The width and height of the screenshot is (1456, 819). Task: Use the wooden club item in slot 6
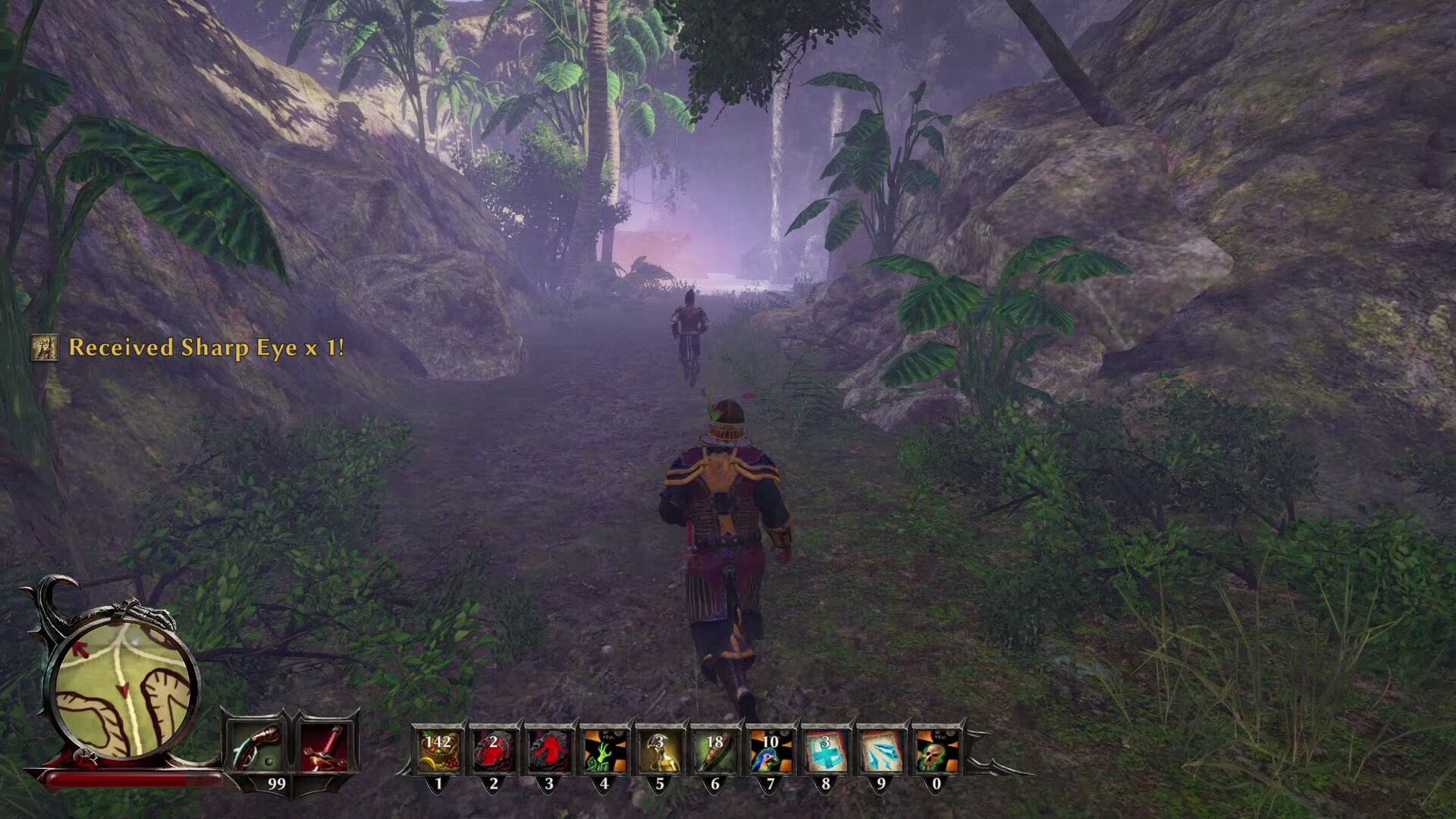(715, 750)
